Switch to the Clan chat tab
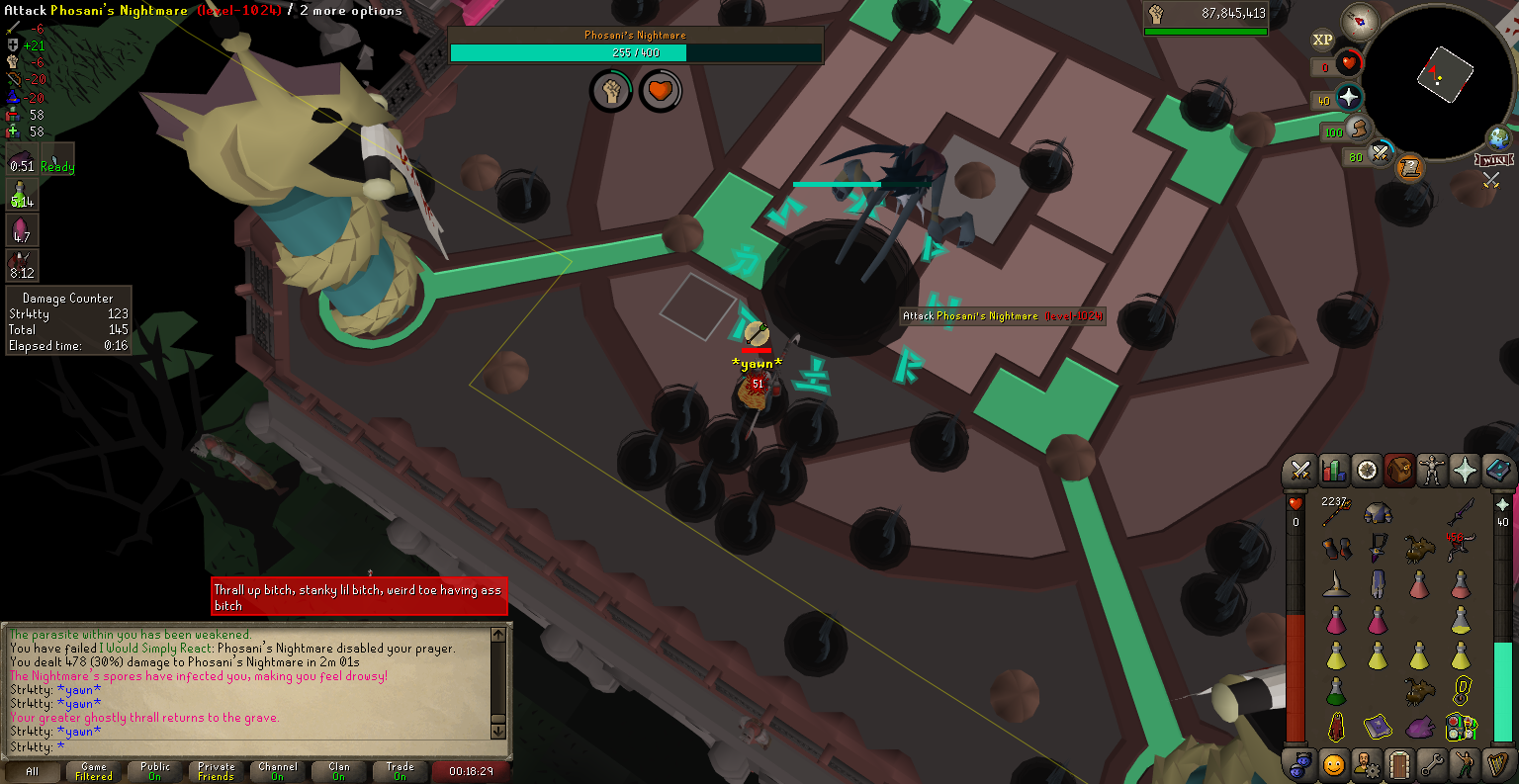This screenshot has width=1519, height=784. point(339,771)
